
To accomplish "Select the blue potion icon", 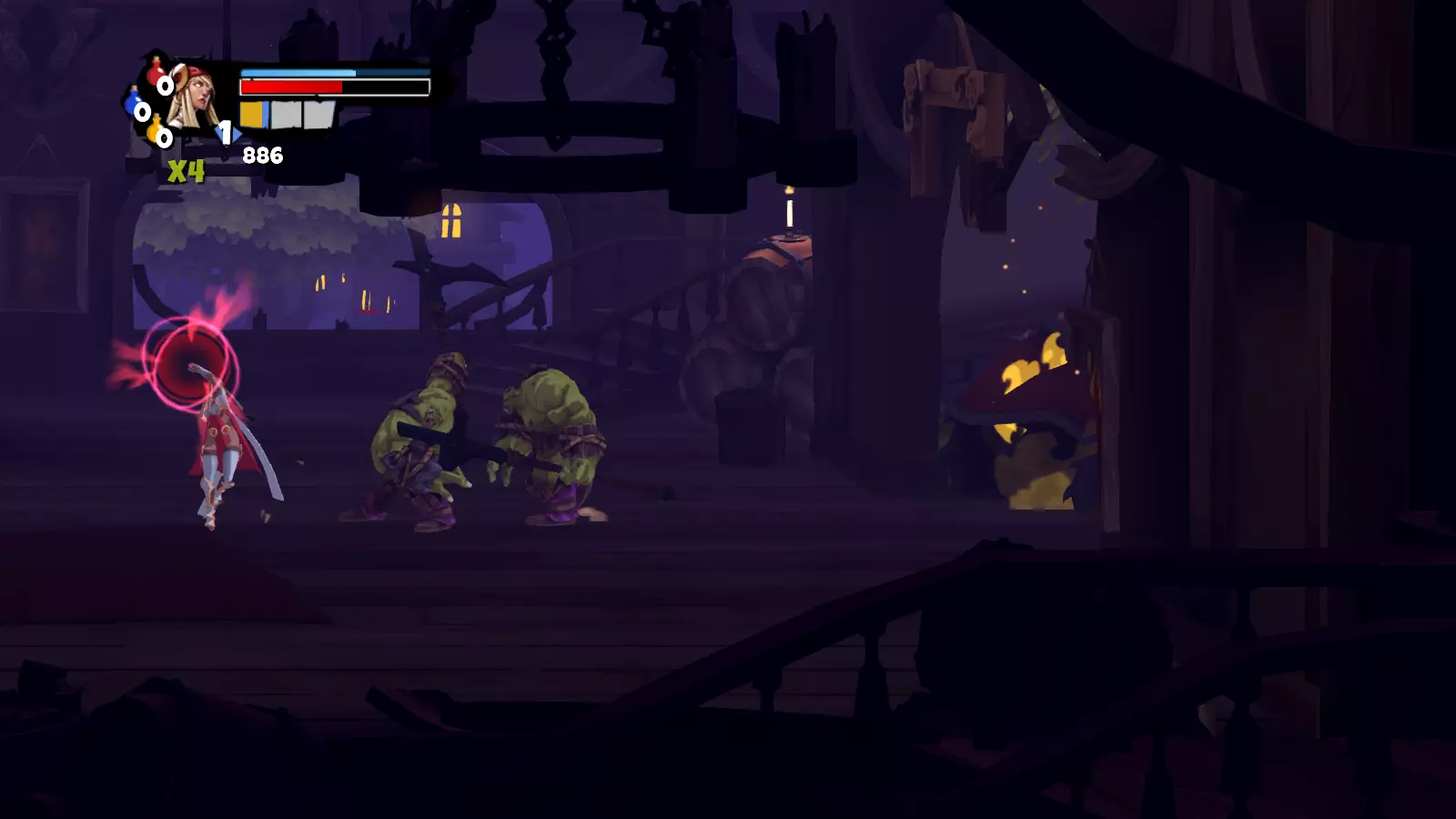I will (134, 101).
